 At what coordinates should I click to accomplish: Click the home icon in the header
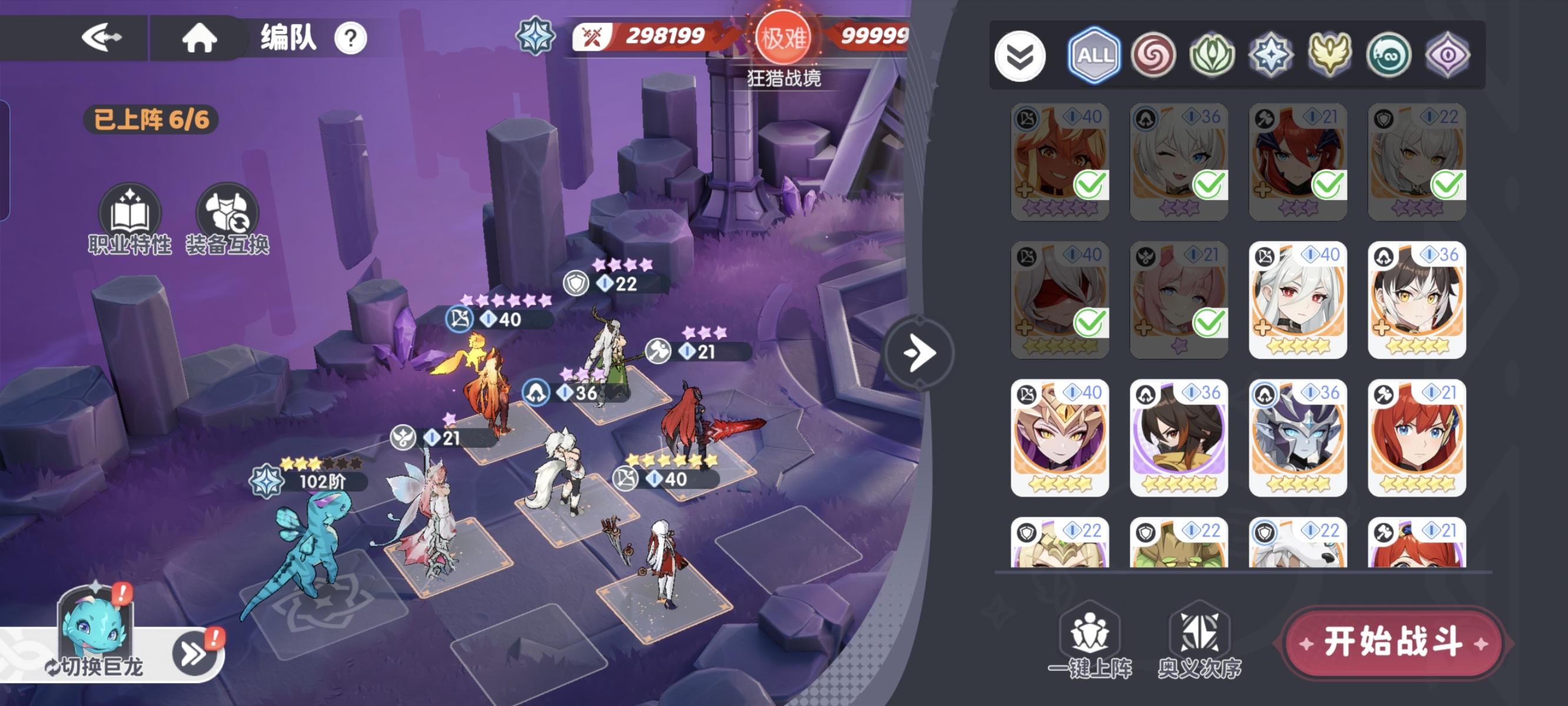pos(201,38)
